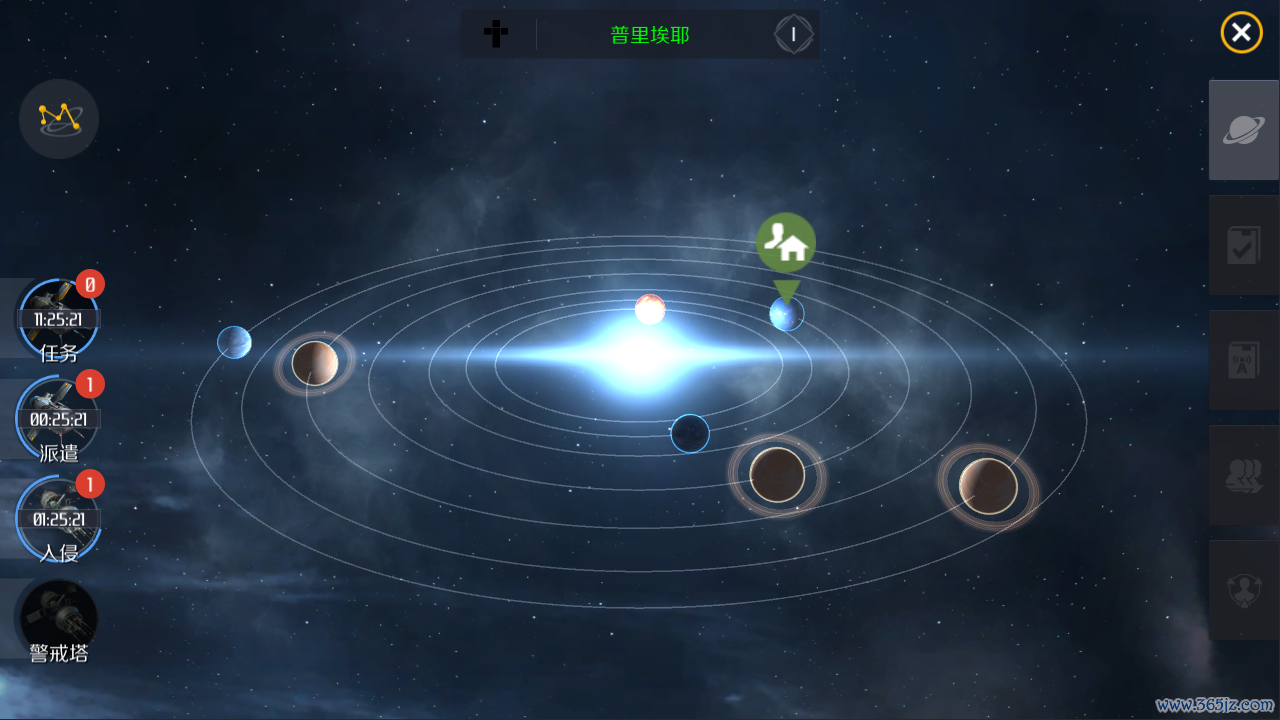Viewport: 1280px width, 720px height.
Task: Switch to the group of people tab
Action: click(1244, 475)
